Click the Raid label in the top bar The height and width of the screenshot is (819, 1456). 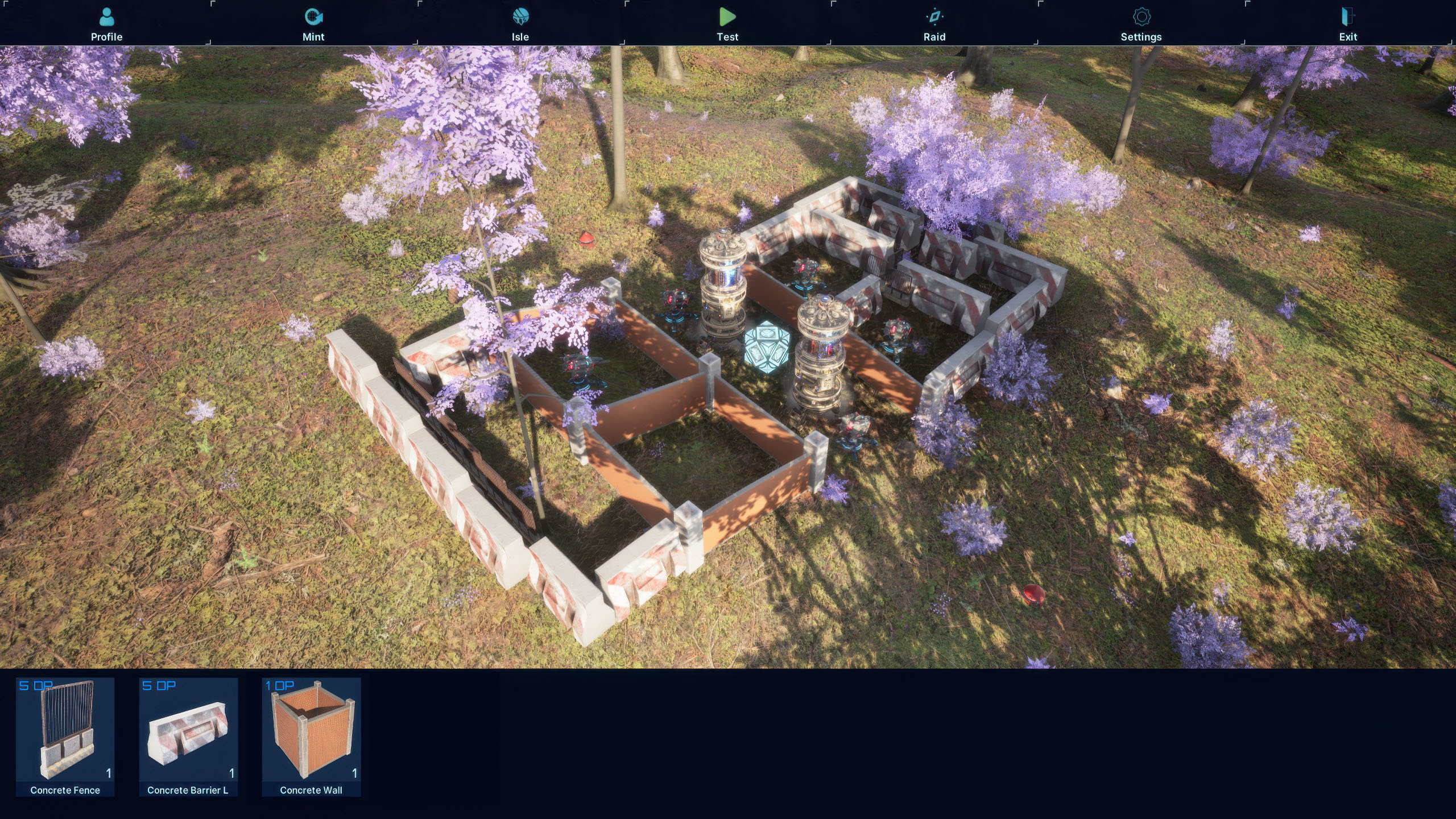coord(934,36)
